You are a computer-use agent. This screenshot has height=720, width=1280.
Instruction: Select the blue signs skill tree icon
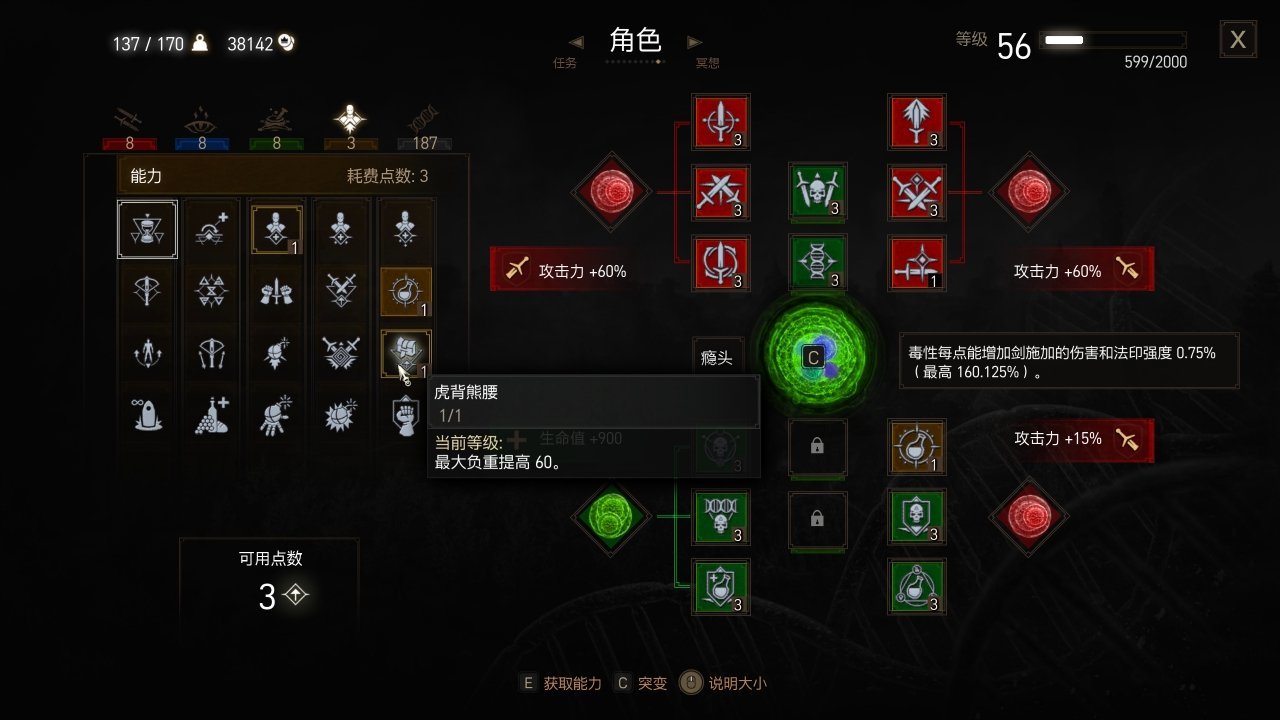click(200, 120)
